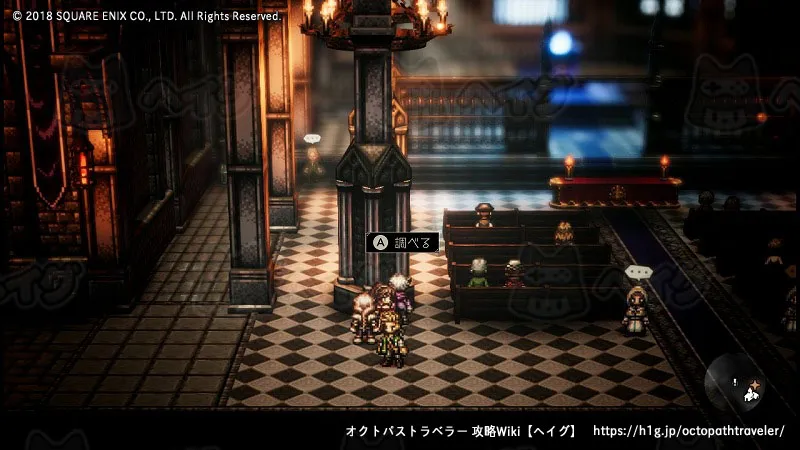Click the exclamation mark marker on the radar
The image size is (800, 450).
(735, 381)
